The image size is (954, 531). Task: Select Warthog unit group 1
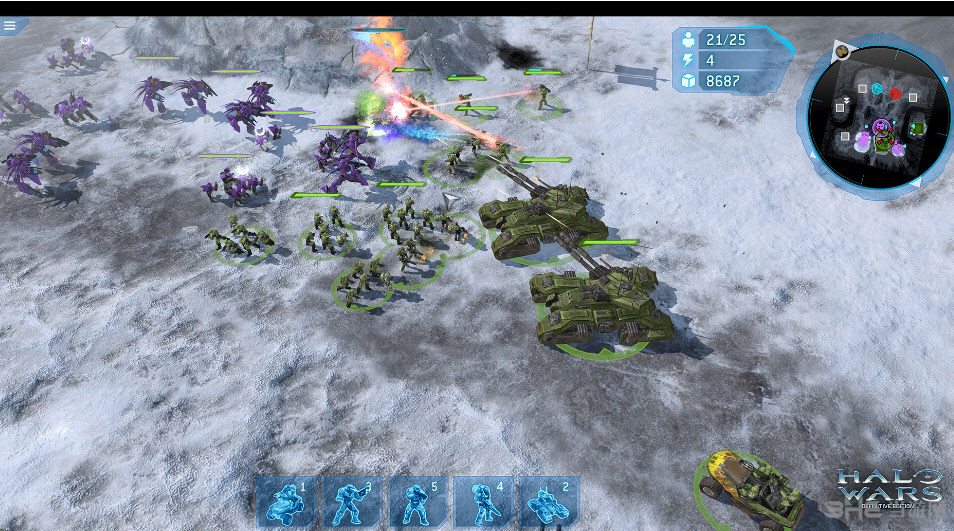click(286, 501)
